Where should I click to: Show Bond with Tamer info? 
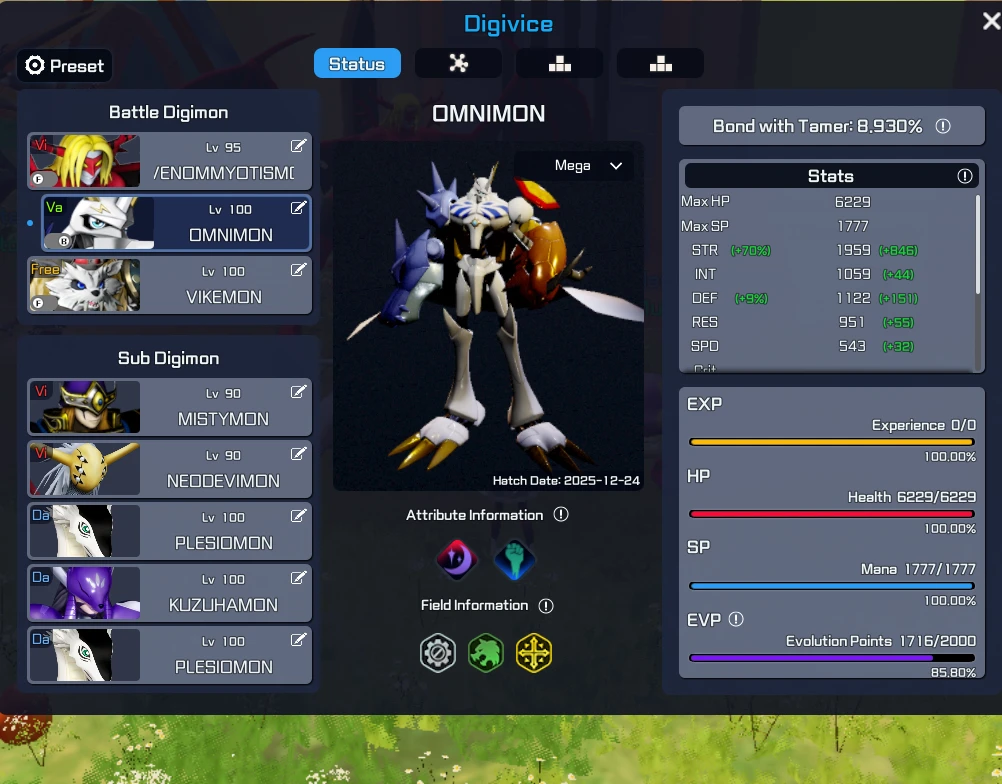coord(942,127)
